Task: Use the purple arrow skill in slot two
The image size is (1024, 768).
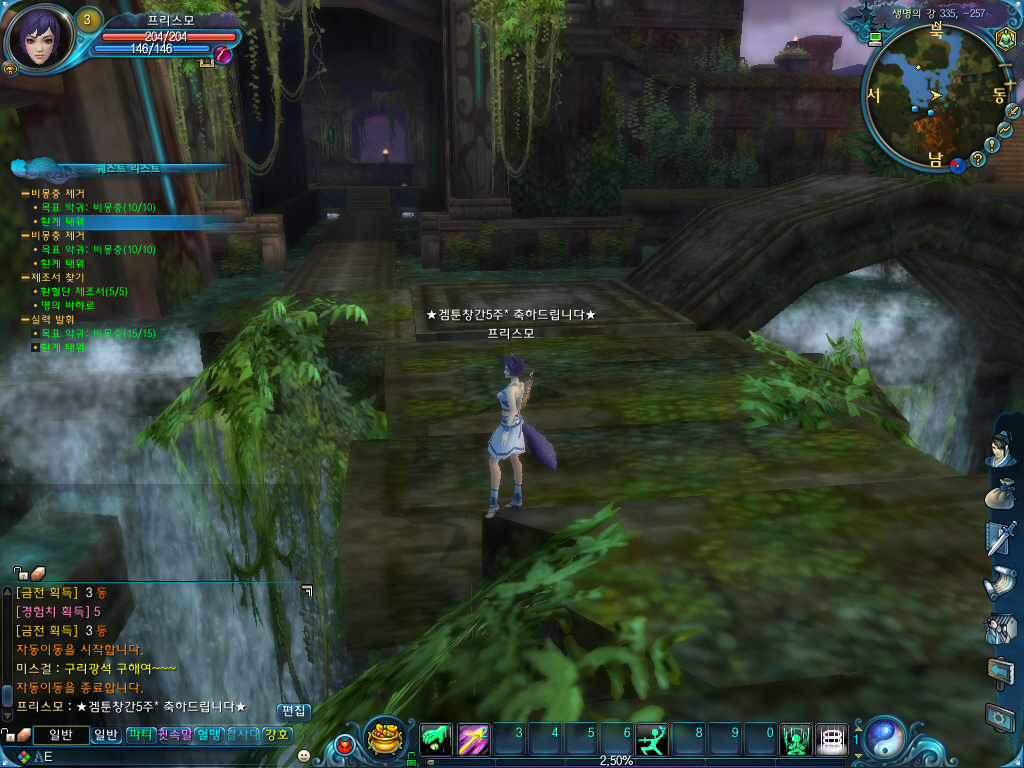Action: click(x=474, y=739)
